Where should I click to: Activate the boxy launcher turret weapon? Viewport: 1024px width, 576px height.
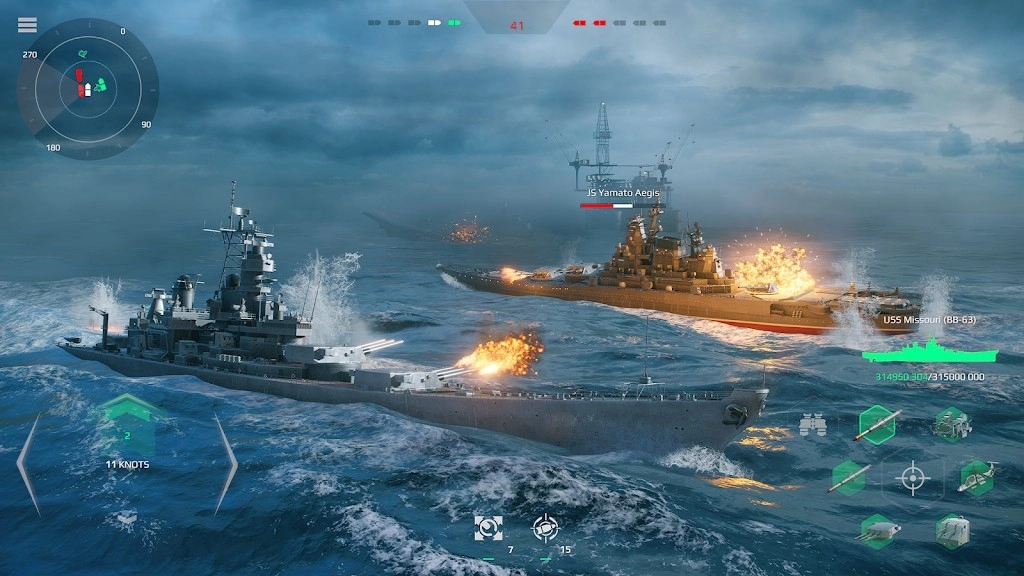[x=951, y=530]
